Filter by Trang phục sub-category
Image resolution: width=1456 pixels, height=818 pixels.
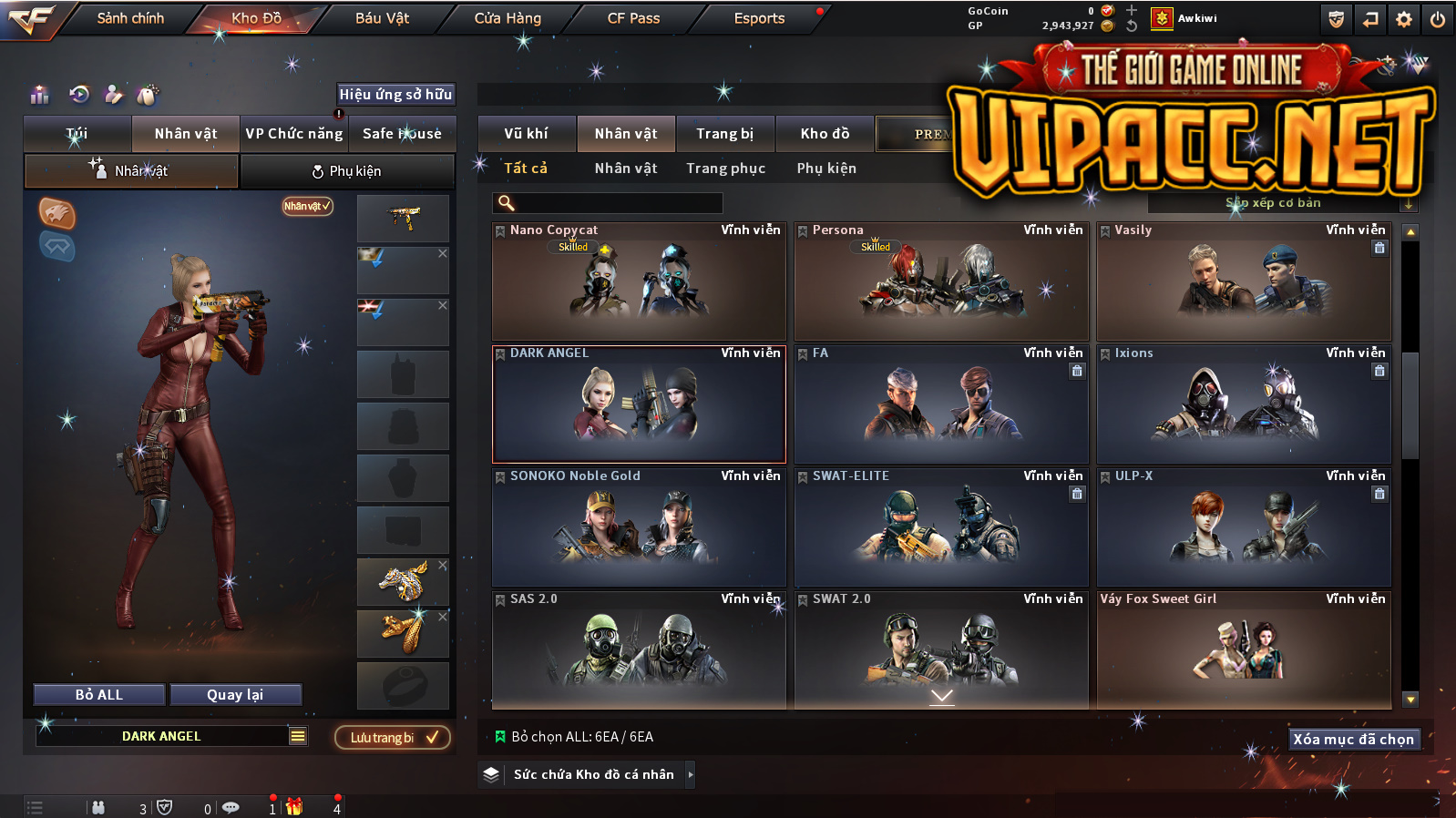point(725,169)
